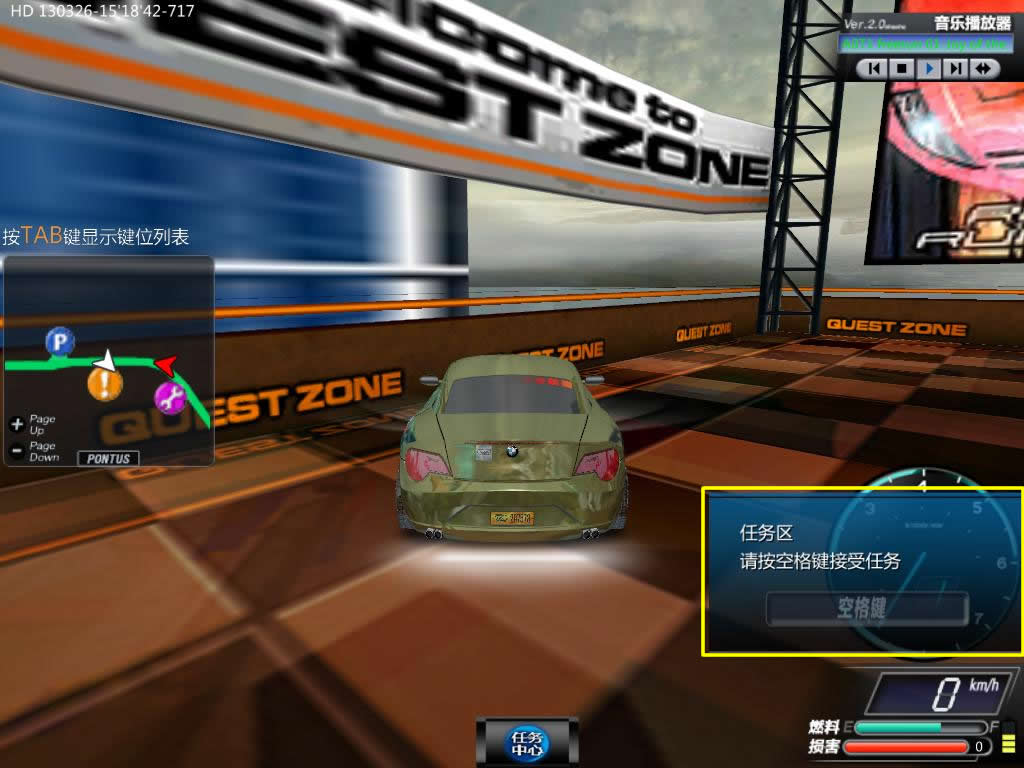Skip to the previous music track
Viewport: 1024px width, 768px height.
click(875, 68)
